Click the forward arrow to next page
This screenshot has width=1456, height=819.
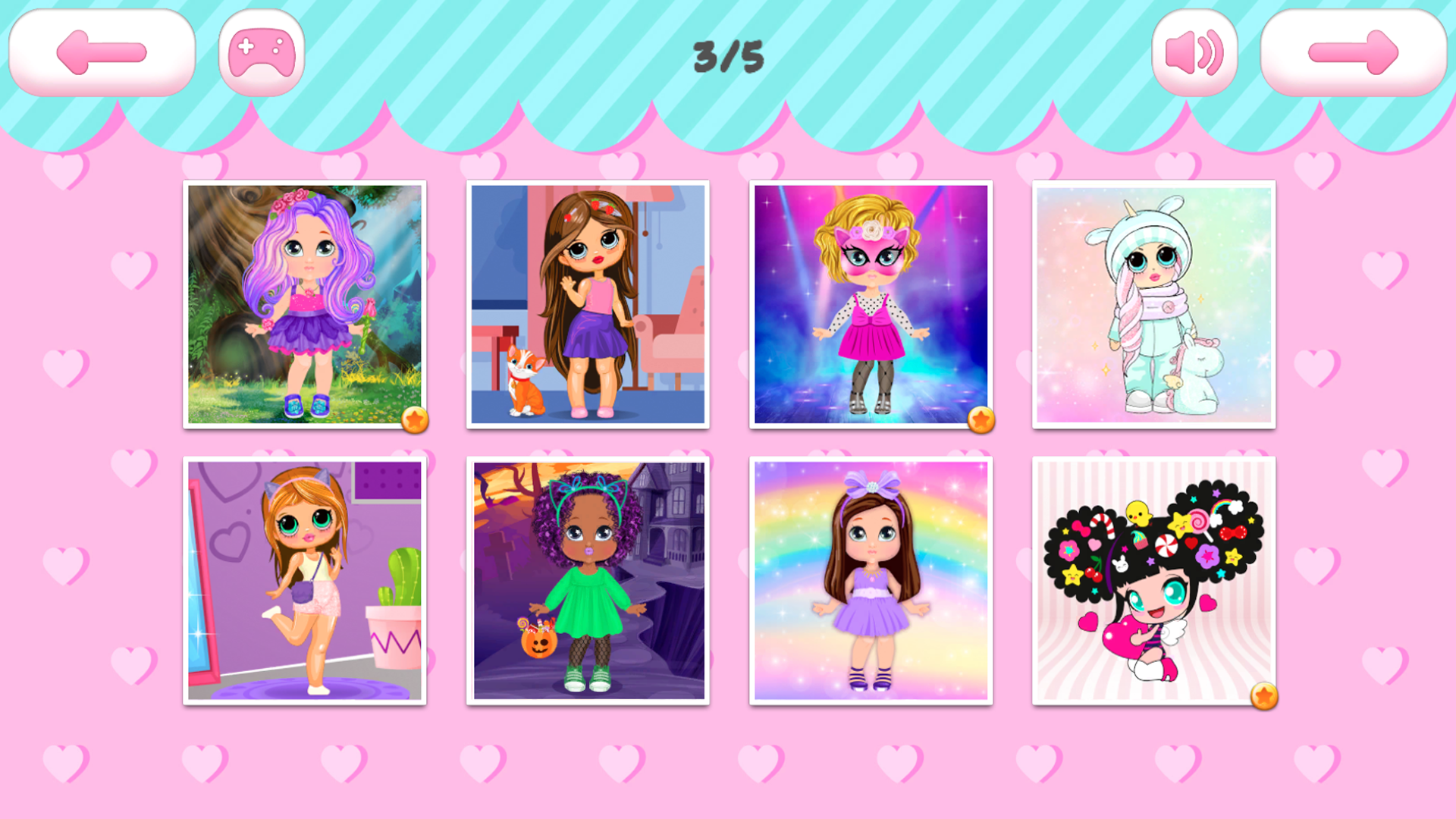(x=1354, y=52)
